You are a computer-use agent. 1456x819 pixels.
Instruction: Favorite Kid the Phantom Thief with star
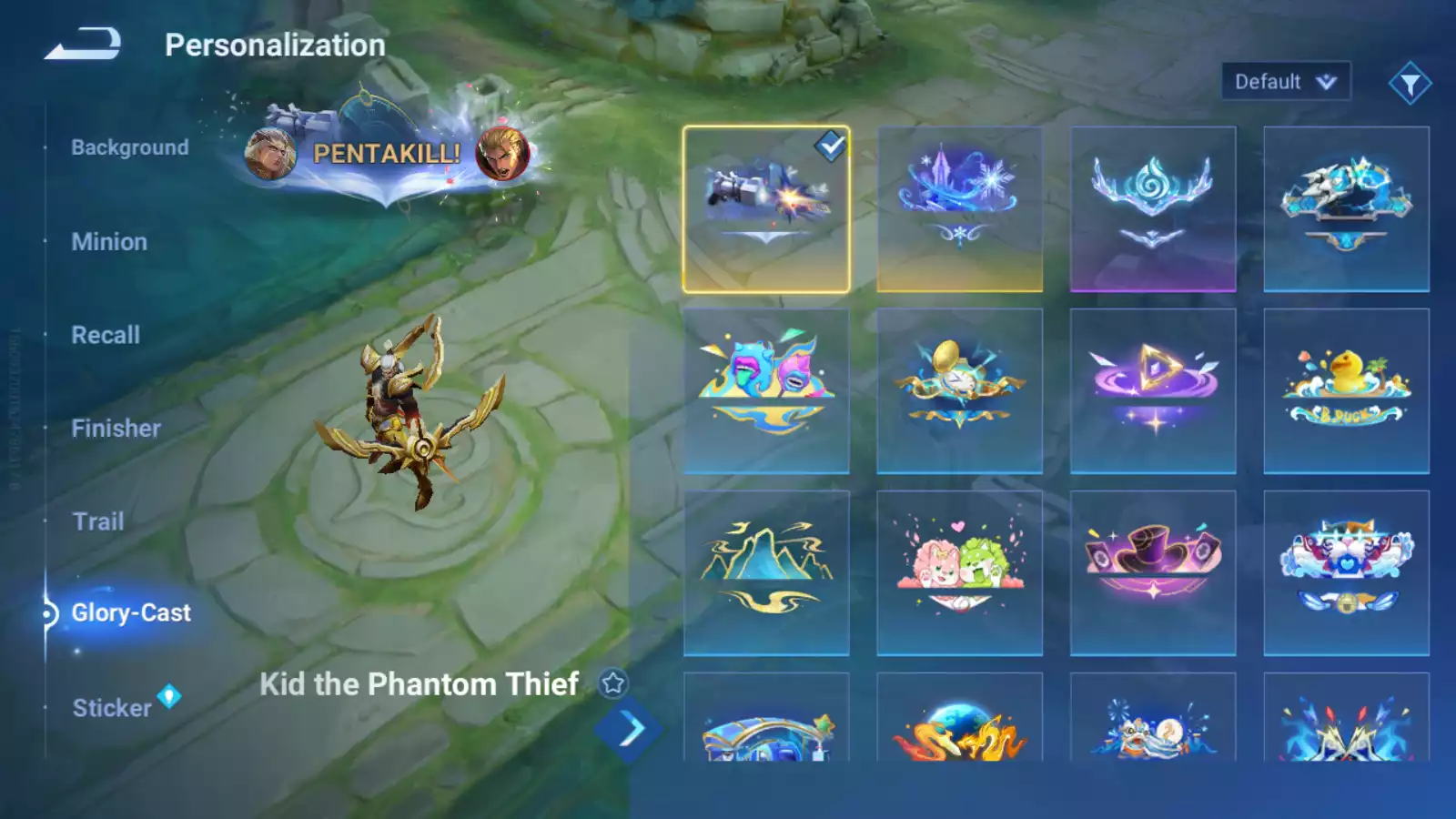[x=613, y=683]
